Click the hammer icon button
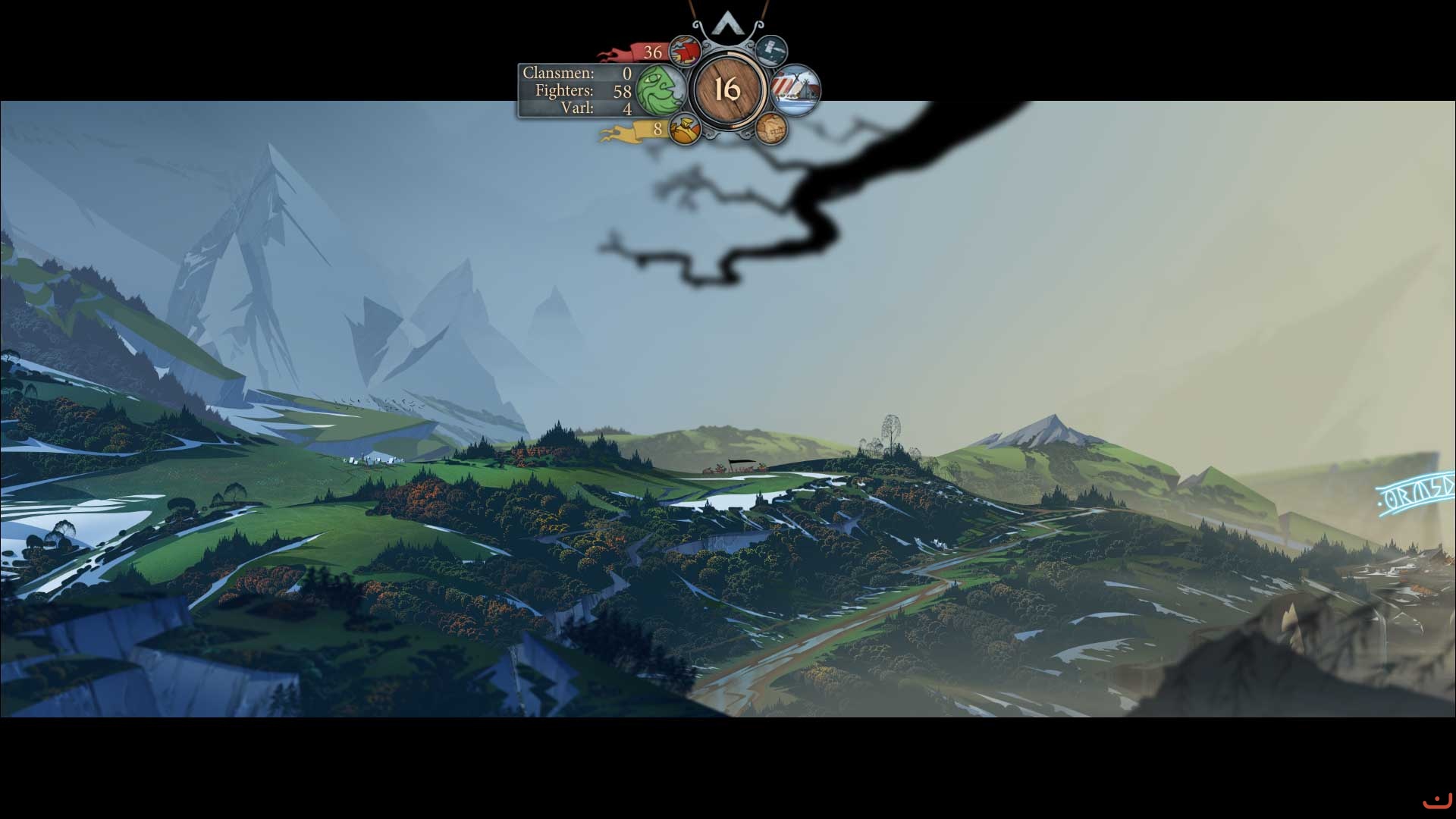Screen dimensions: 1456x819 coord(772,51)
